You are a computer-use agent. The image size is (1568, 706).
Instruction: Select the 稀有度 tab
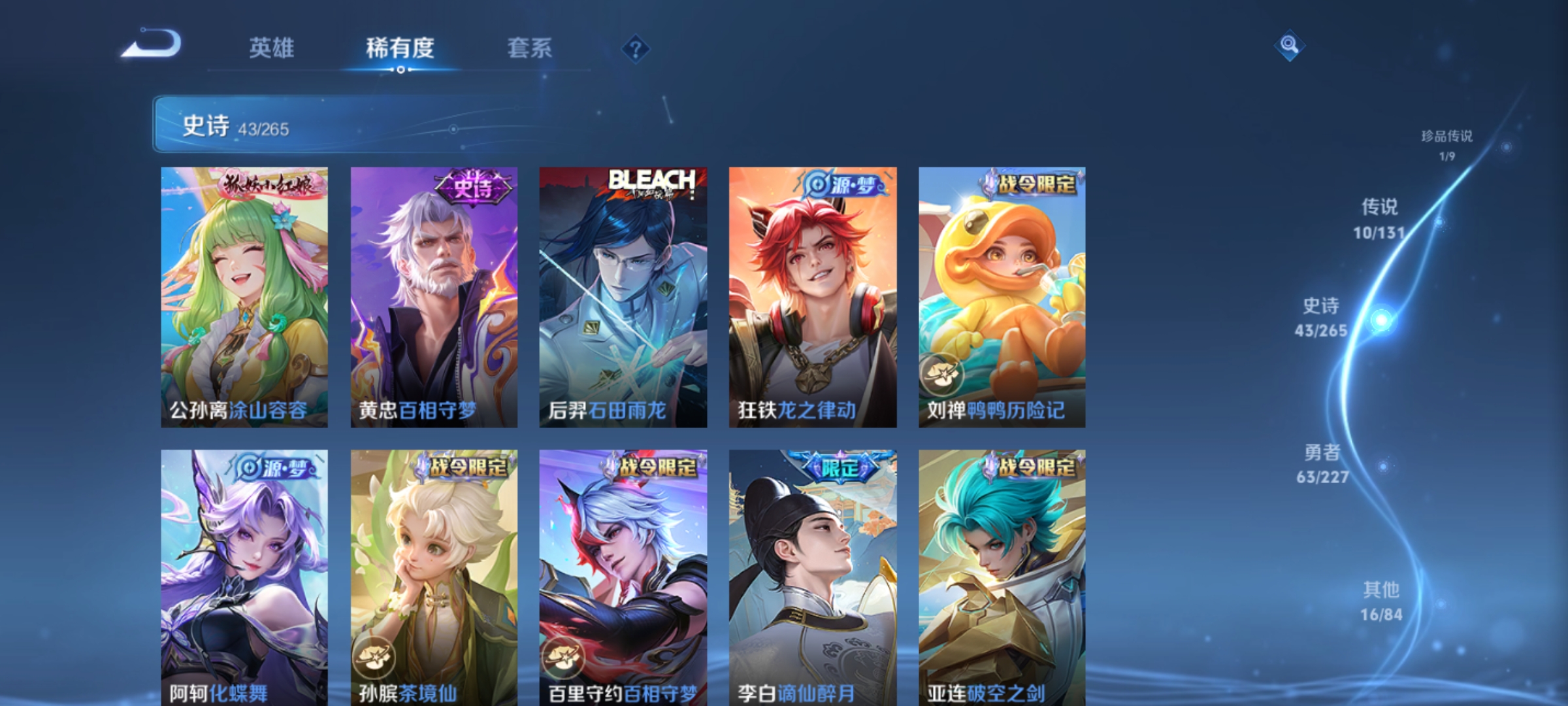pyautogui.click(x=400, y=48)
